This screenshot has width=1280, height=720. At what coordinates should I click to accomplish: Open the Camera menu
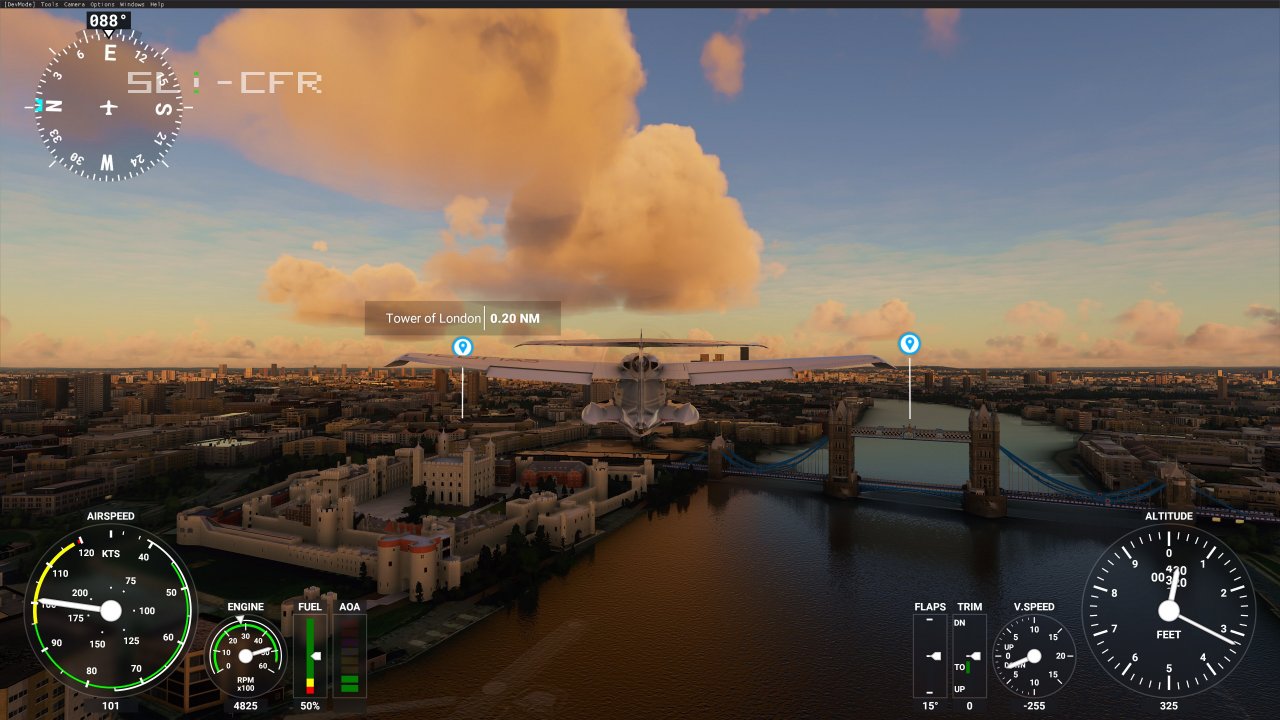(74, 4)
